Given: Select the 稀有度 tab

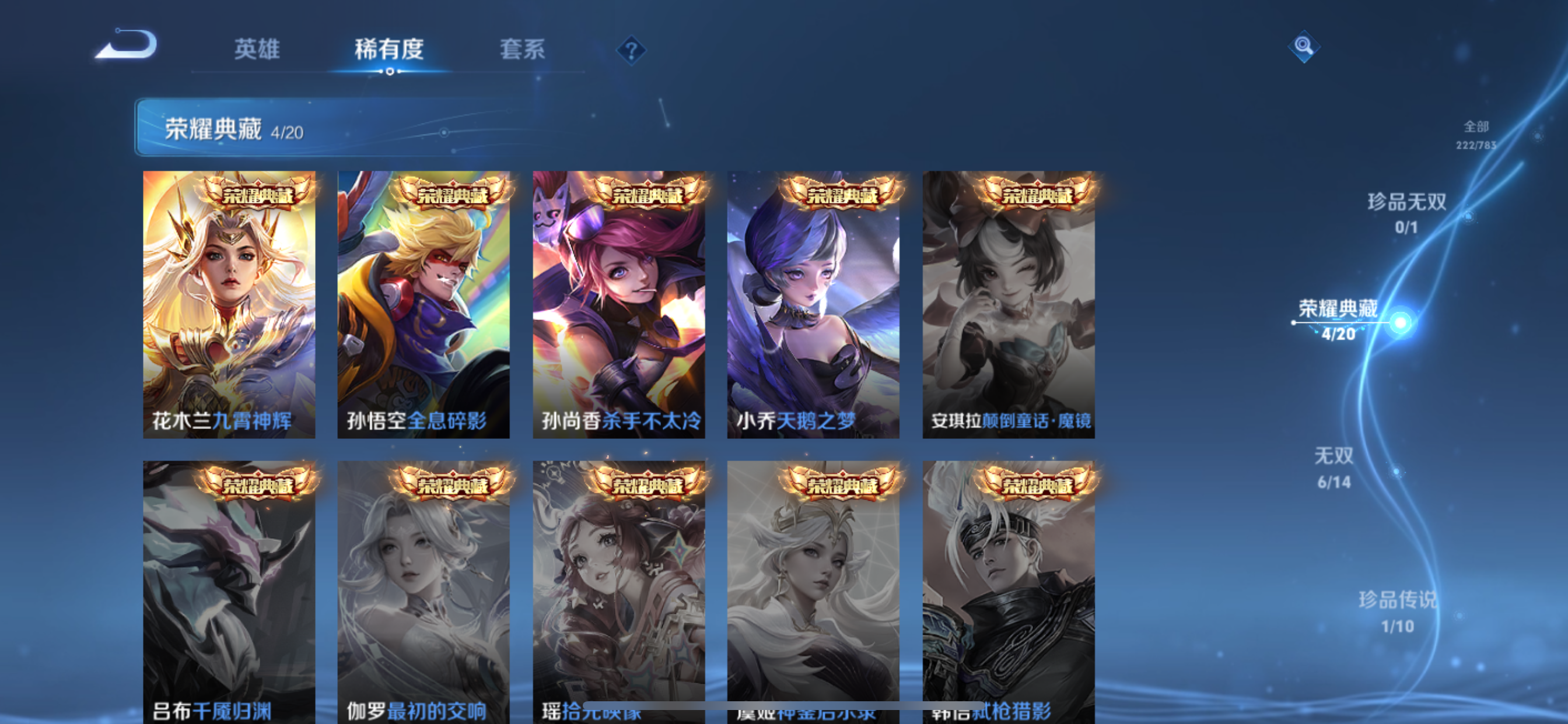Looking at the screenshot, I should click(x=390, y=51).
